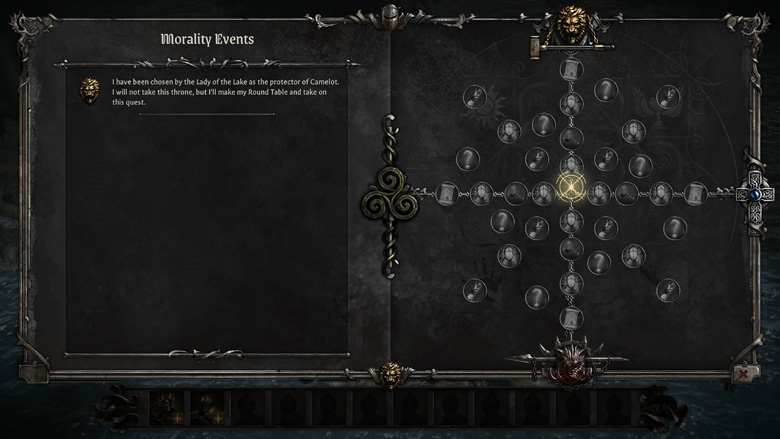Screen dimensions: 780x439
Task: Select the card node nearest the lion emblem
Action: pos(571,70)
